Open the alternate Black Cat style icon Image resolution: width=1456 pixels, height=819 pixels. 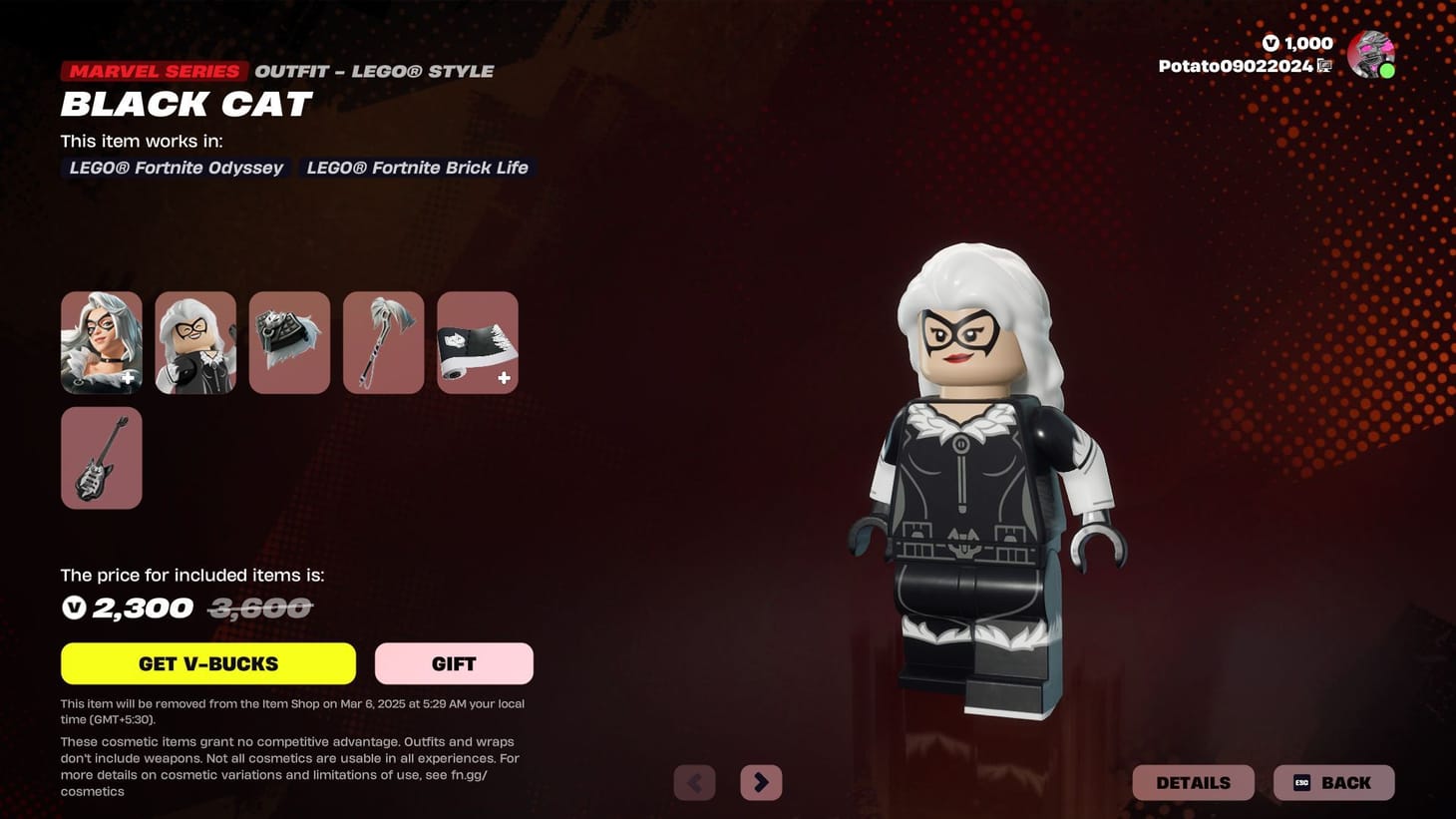pos(195,341)
